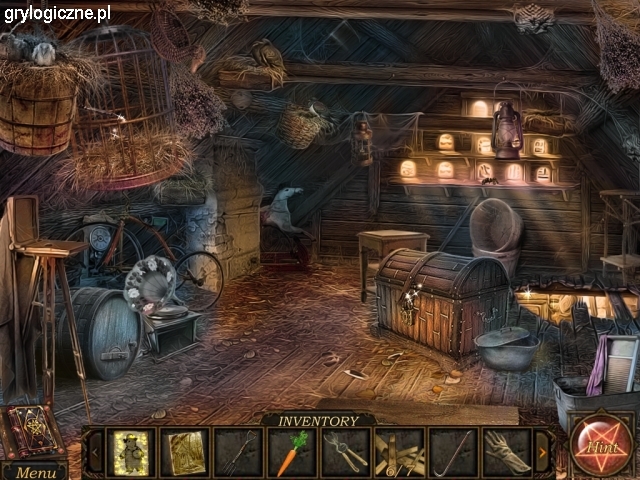The width and height of the screenshot is (640, 480).
Task: Use the pentagram Hint button
Action: tap(600, 447)
